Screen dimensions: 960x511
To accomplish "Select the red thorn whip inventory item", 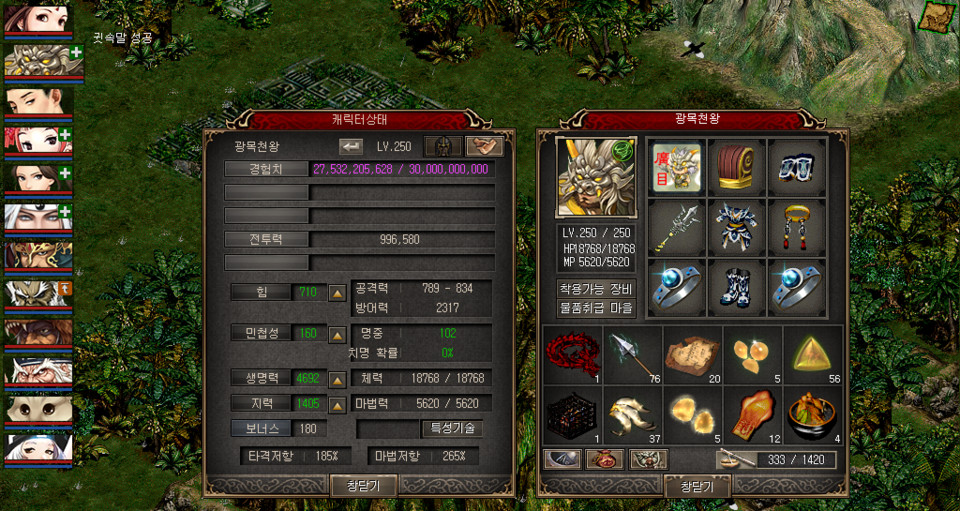I will pos(574,354).
